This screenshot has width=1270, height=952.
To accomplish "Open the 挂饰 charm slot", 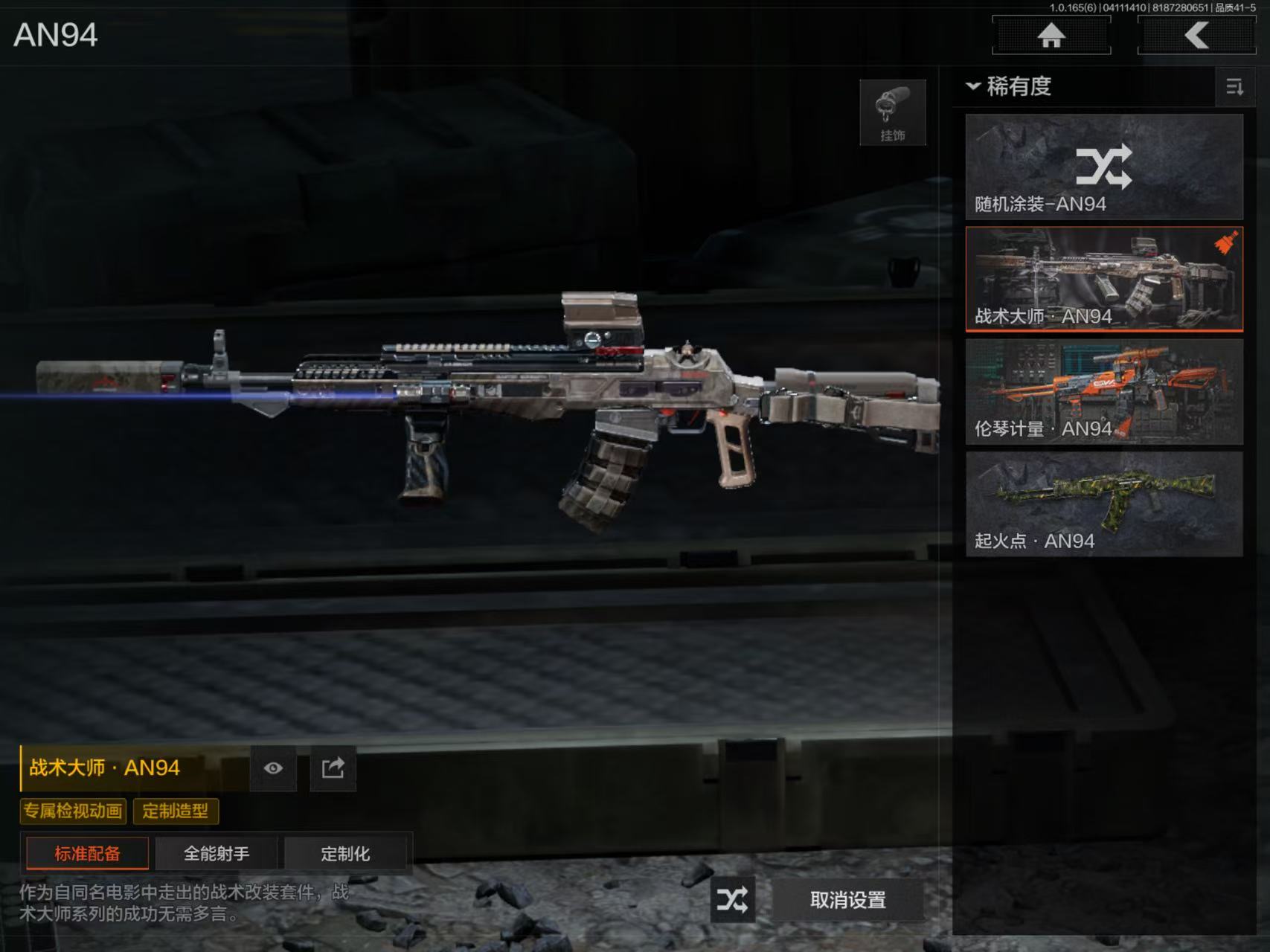I will click(893, 112).
